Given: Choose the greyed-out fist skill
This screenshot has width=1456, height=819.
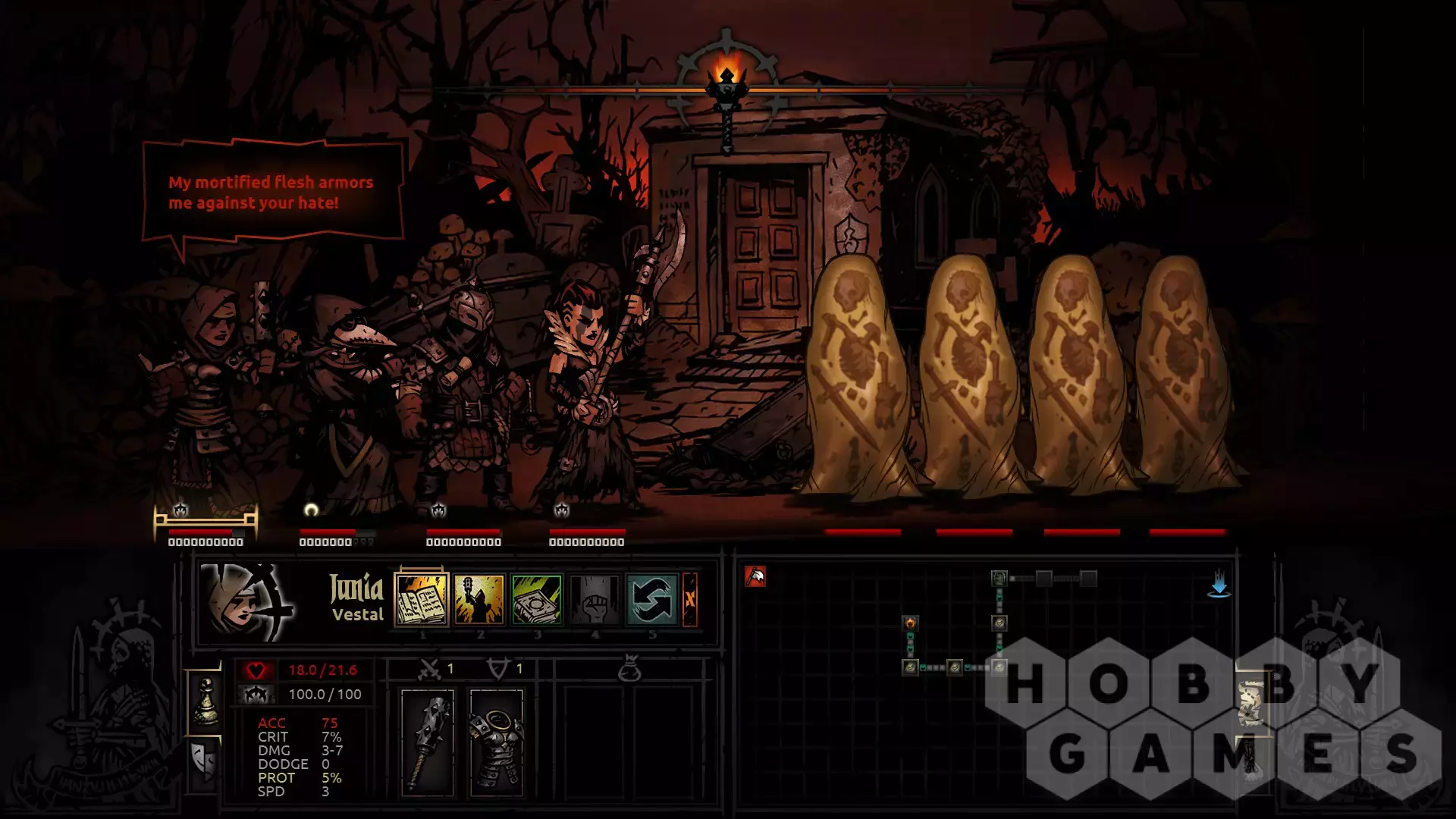Looking at the screenshot, I should (x=595, y=600).
